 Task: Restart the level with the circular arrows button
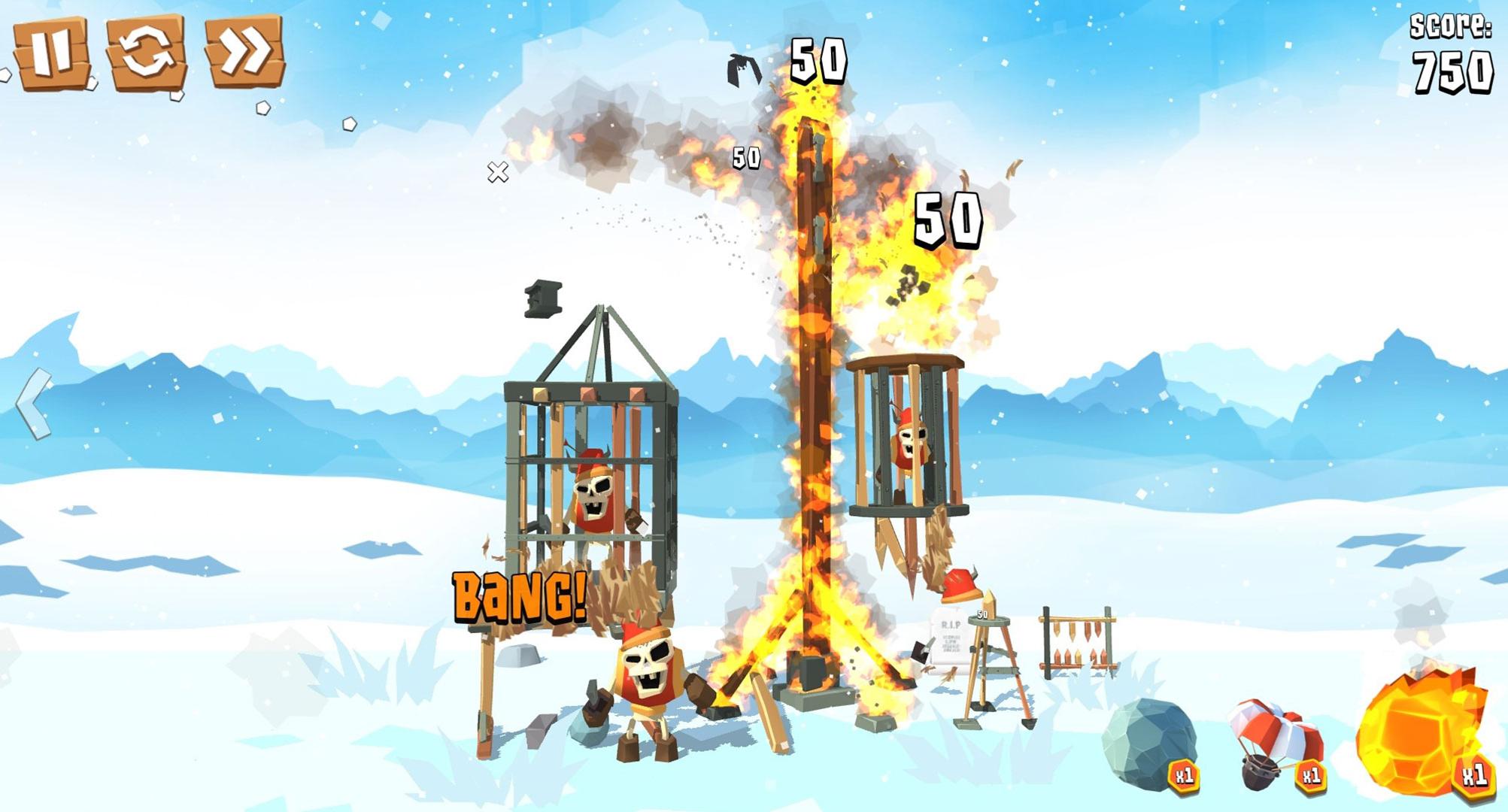146,53
